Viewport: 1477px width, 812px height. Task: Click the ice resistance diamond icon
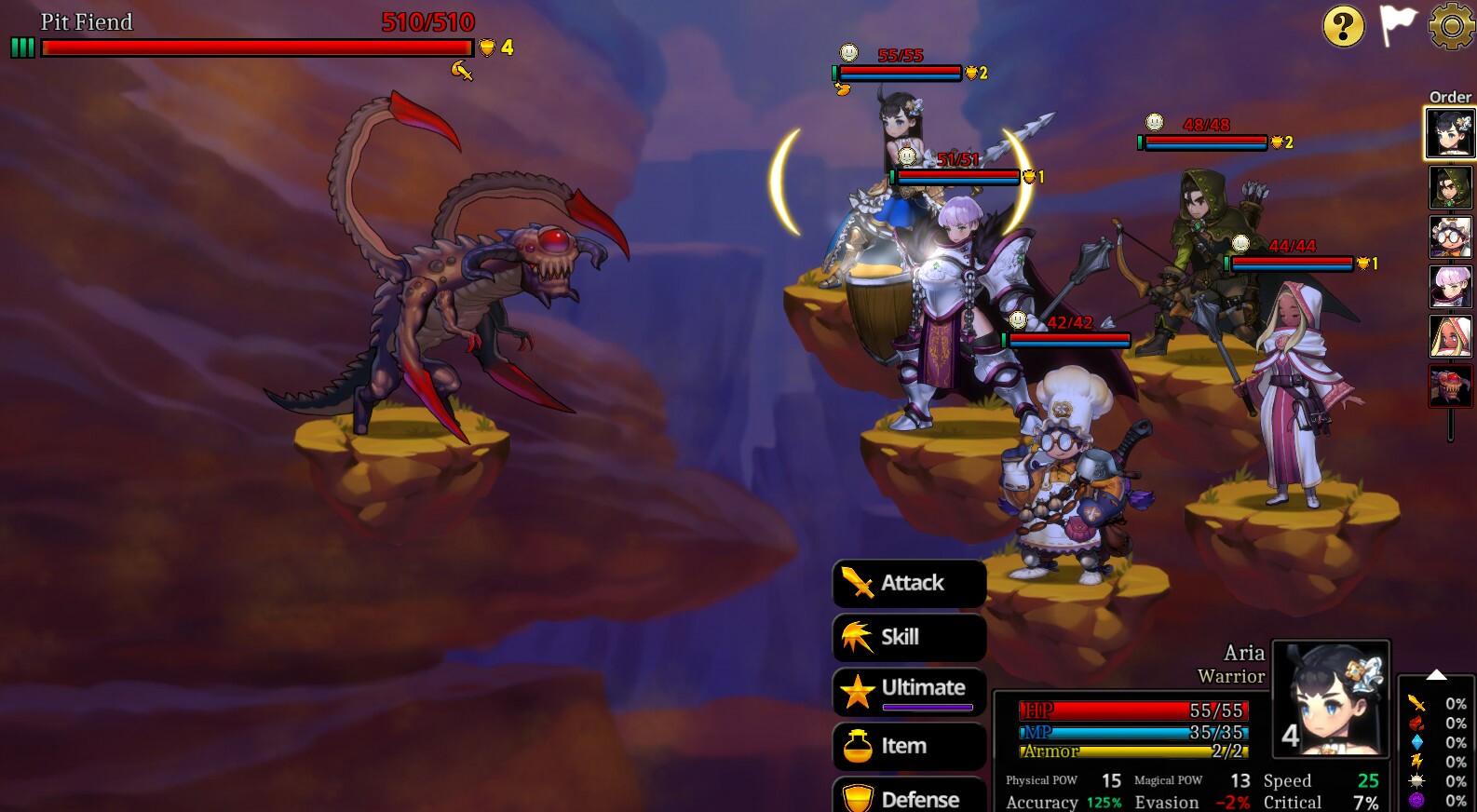1417,742
